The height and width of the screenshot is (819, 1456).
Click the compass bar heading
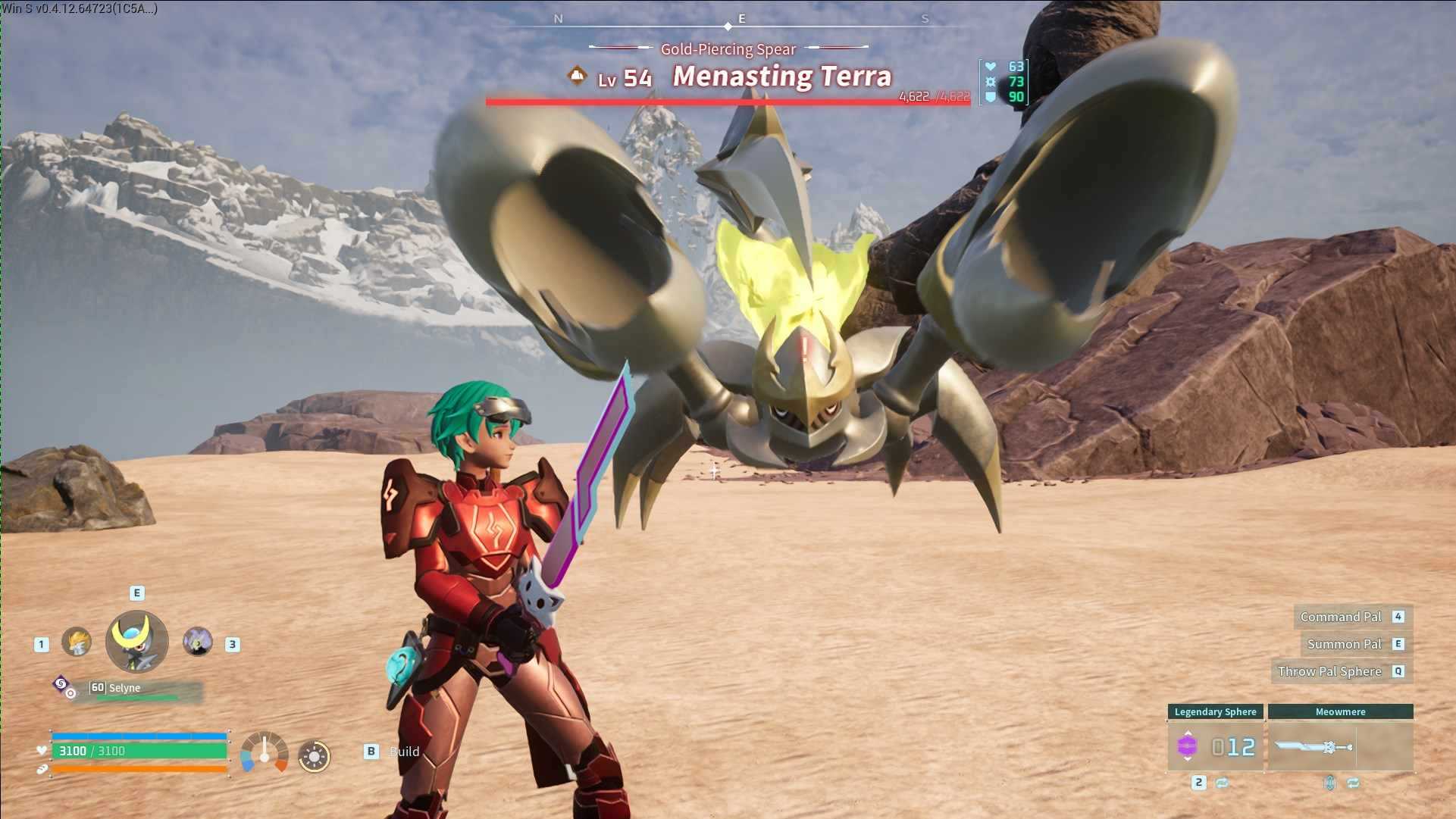(x=728, y=21)
